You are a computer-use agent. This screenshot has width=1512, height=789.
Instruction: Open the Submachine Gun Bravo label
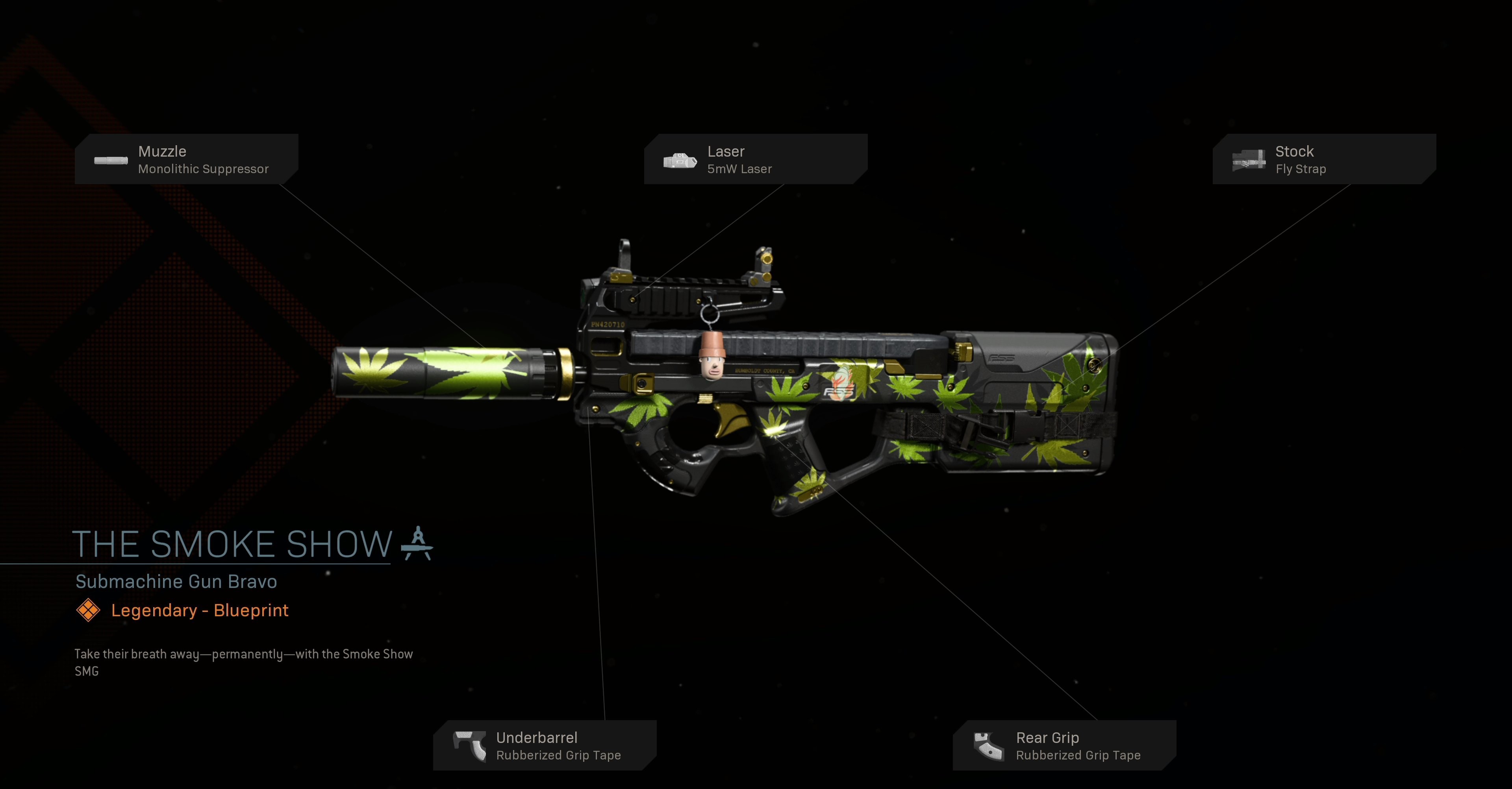[x=176, y=581]
